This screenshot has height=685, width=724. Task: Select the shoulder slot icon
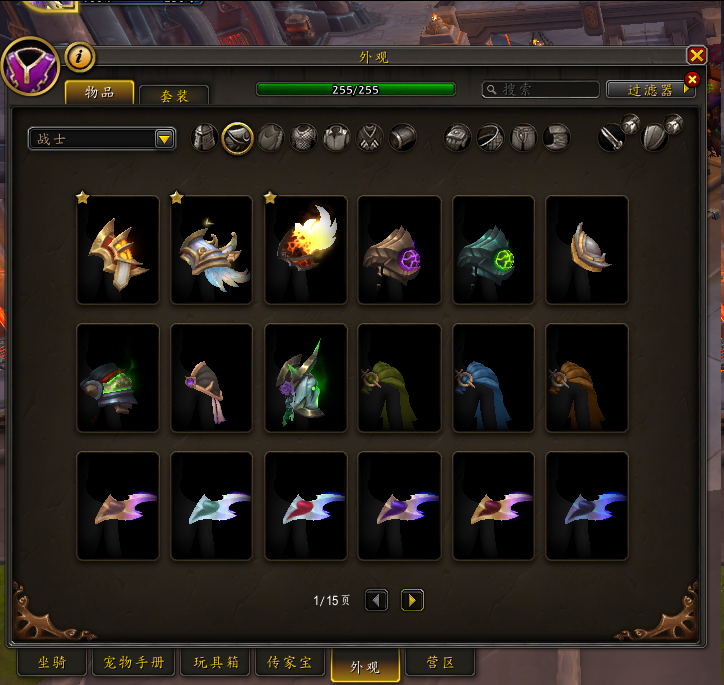tap(237, 138)
